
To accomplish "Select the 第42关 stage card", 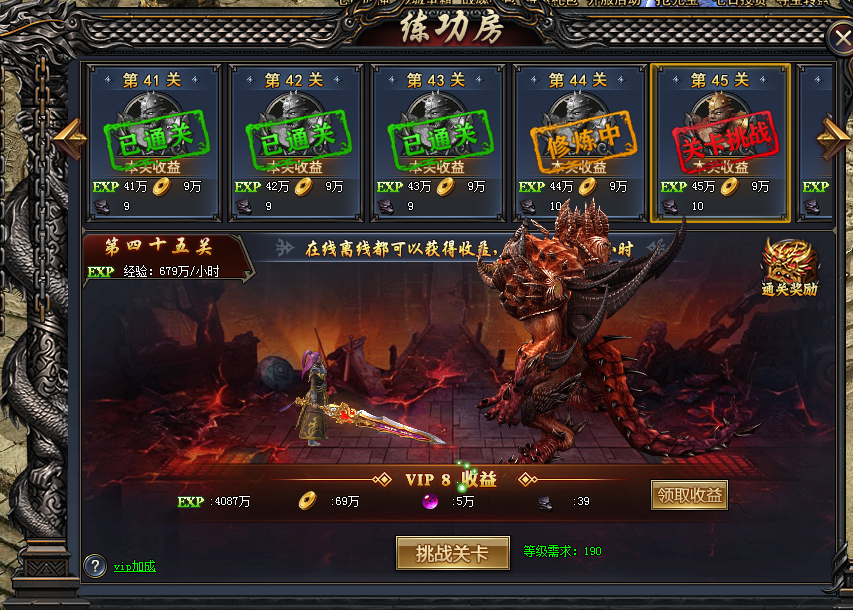I will (296, 142).
